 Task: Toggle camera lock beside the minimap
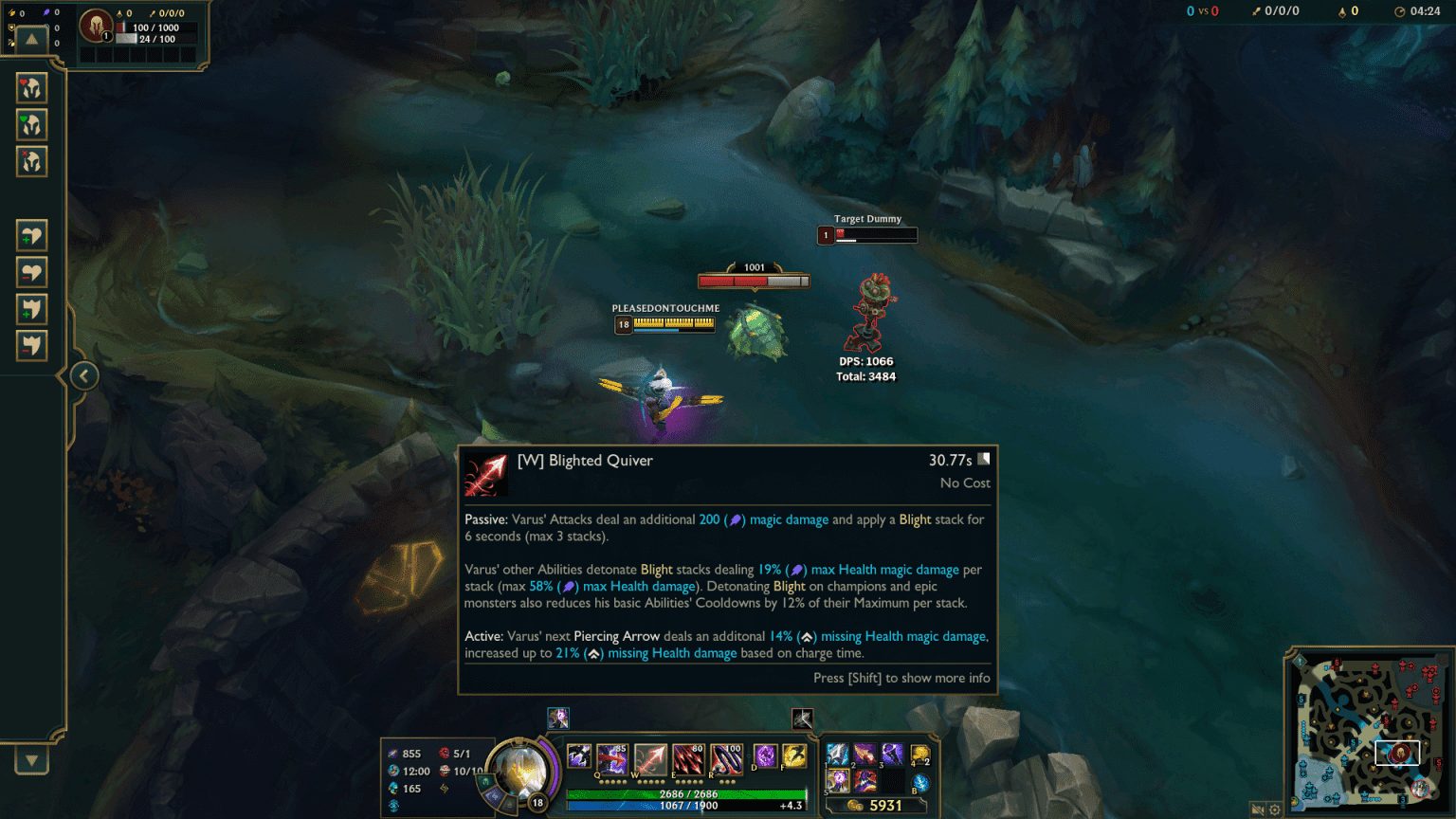coord(1258,810)
